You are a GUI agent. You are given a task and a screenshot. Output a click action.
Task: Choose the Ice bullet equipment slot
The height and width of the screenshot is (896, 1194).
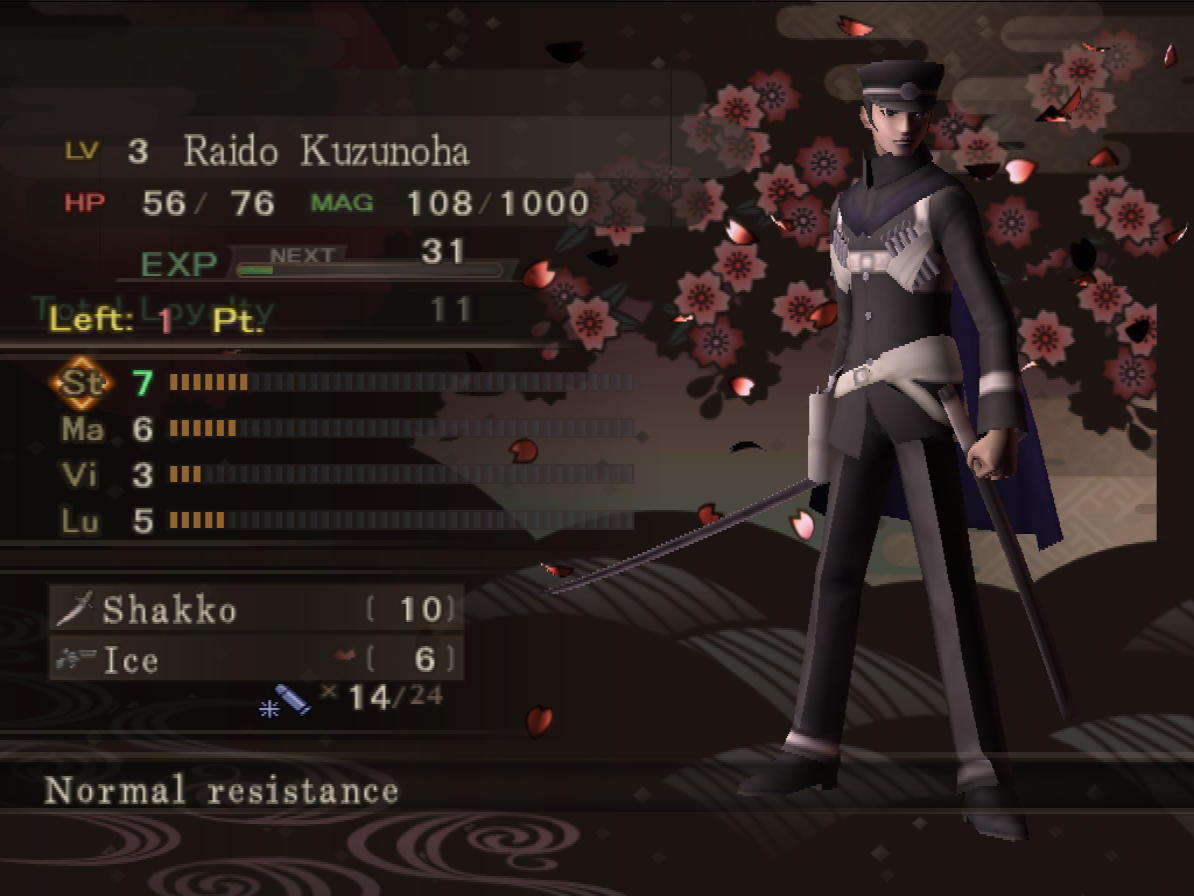(256, 659)
